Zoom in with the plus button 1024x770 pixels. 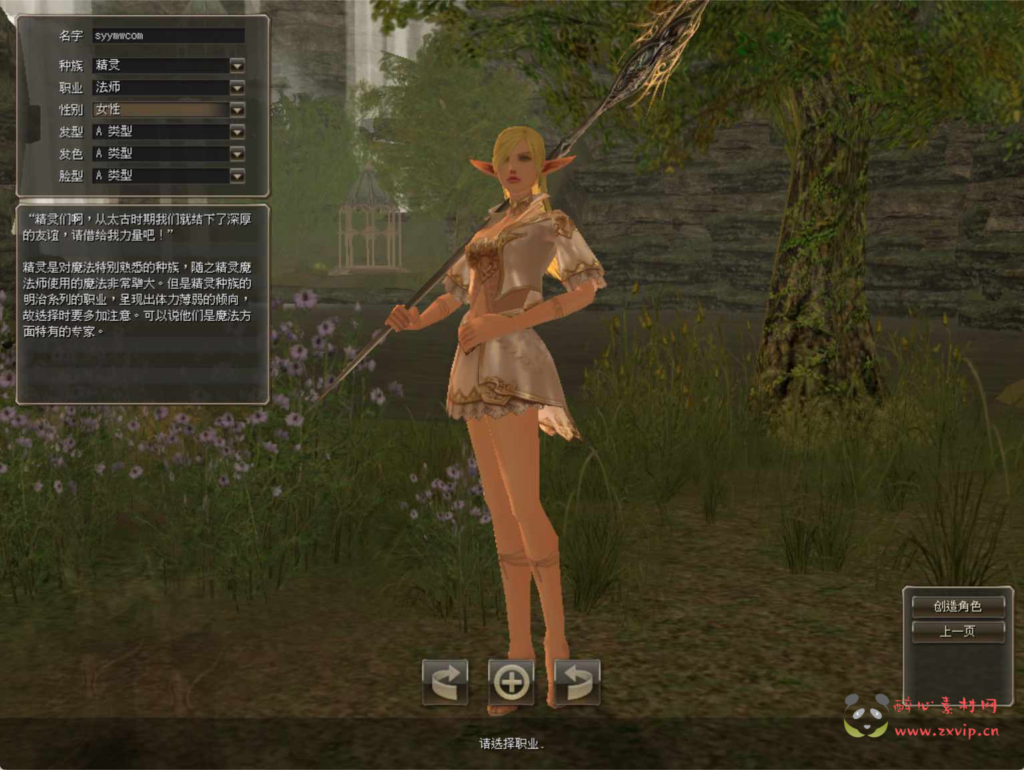[x=511, y=682]
